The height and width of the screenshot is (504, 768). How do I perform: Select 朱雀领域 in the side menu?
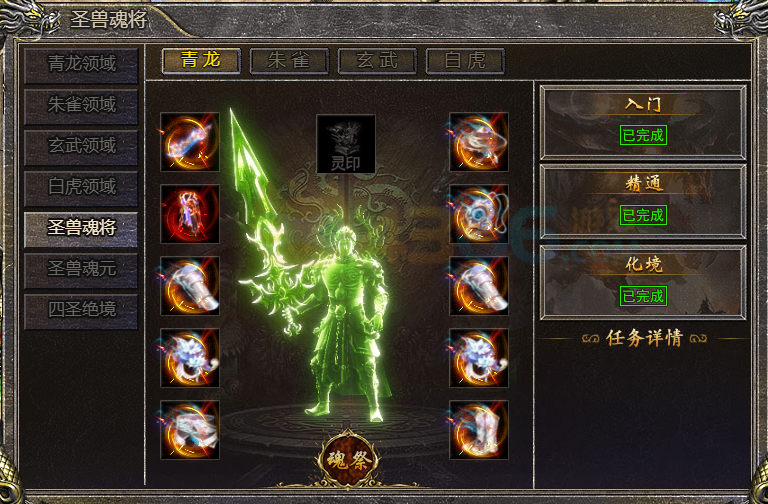pyautogui.click(x=82, y=105)
